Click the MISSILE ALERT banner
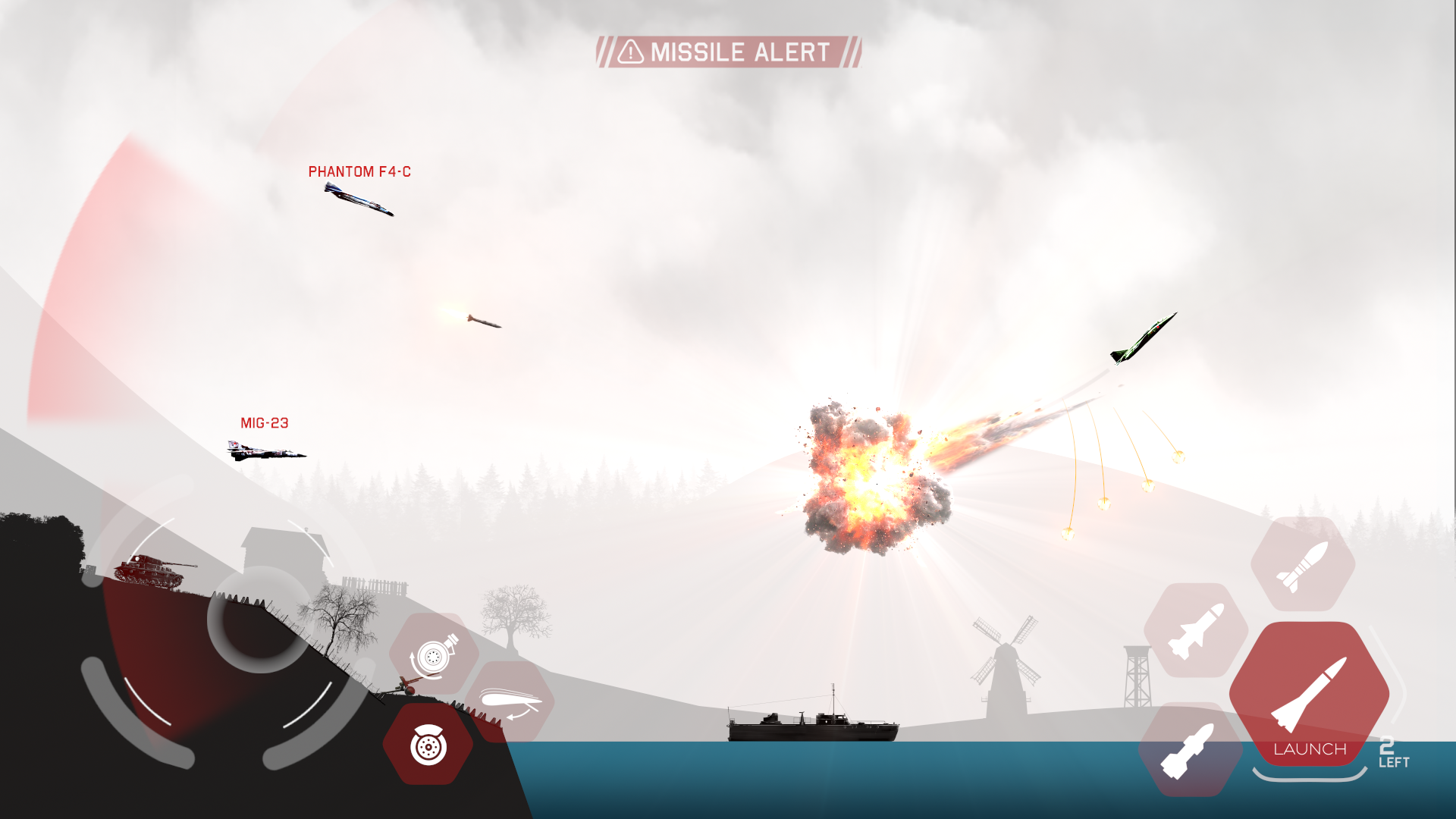Viewport: 1456px width, 819px height. pyautogui.click(x=728, y=52)
